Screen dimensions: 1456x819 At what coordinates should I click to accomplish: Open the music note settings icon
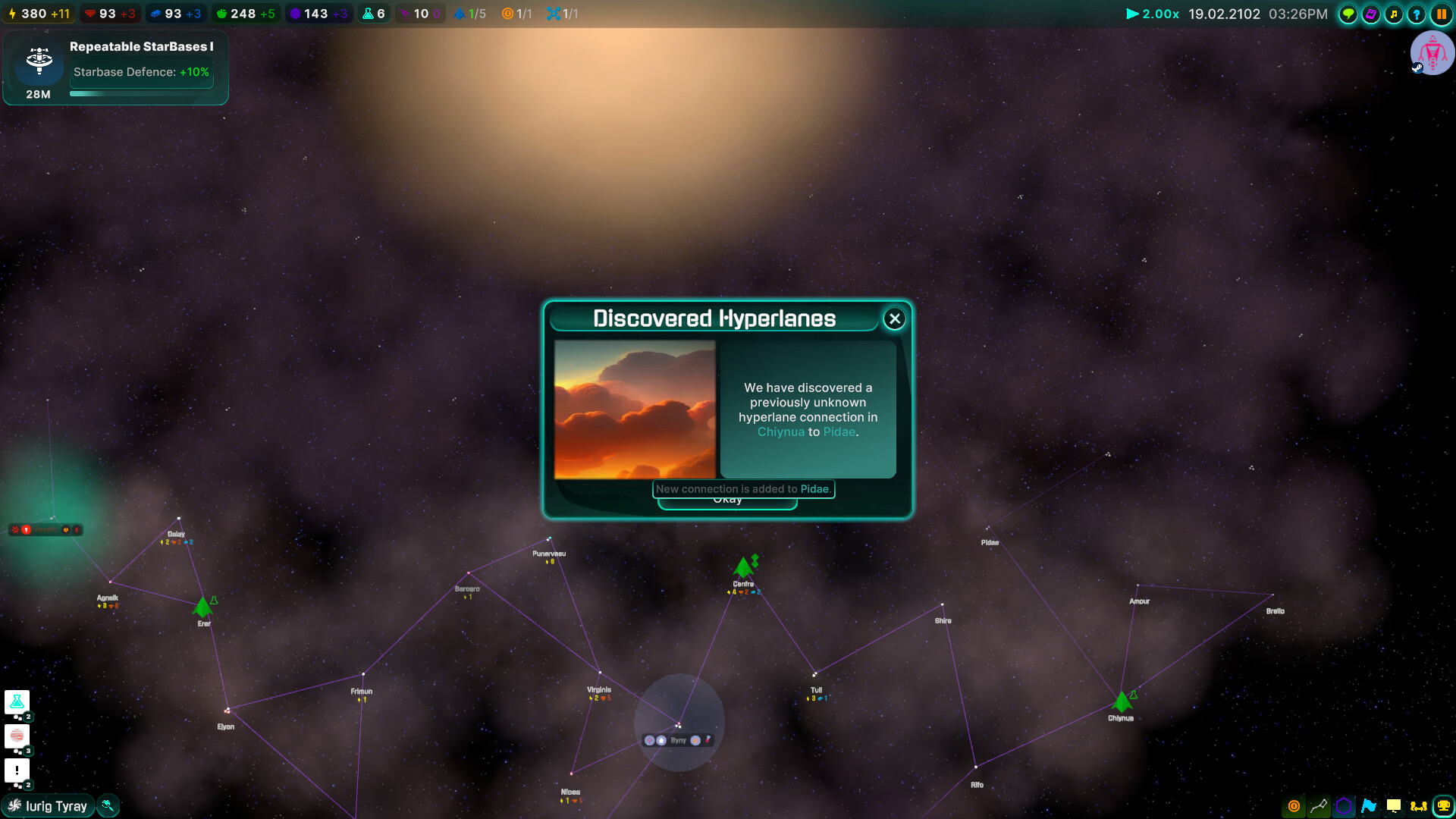1394,14
